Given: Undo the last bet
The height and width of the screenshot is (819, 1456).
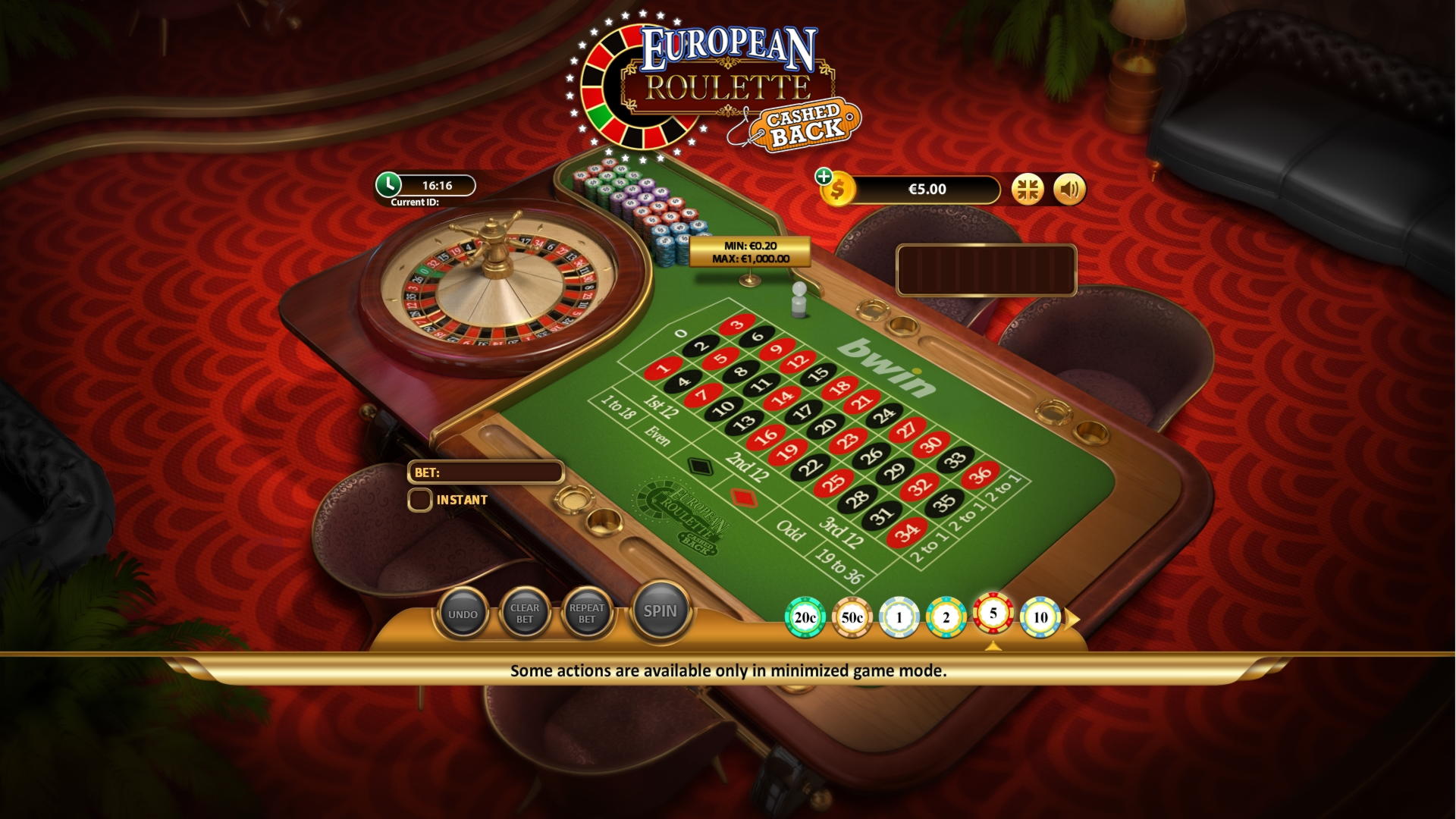Looking at the screenshot, I should coord(463,614).
